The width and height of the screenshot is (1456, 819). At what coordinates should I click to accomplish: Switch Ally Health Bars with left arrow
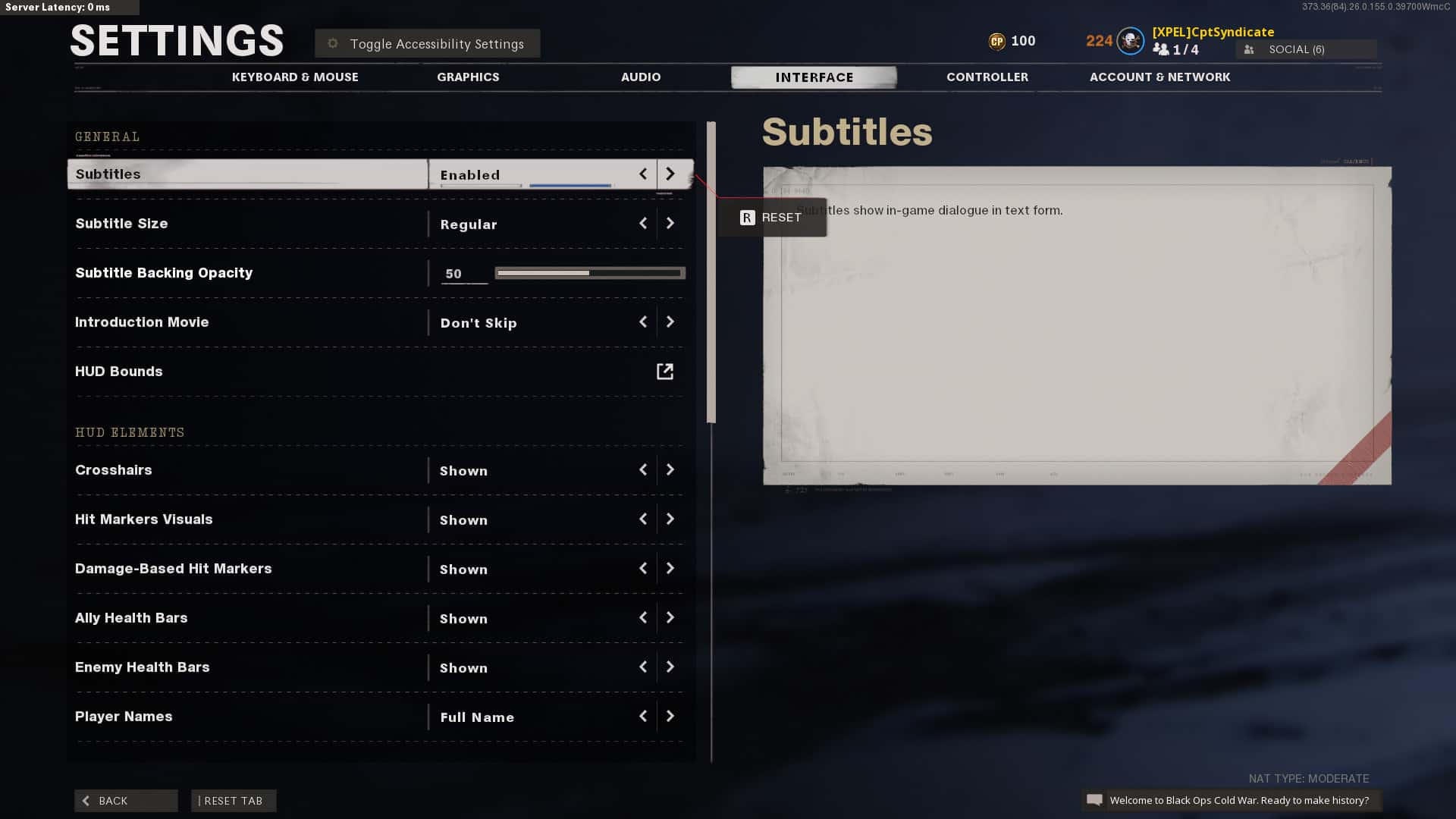(643, 618)
